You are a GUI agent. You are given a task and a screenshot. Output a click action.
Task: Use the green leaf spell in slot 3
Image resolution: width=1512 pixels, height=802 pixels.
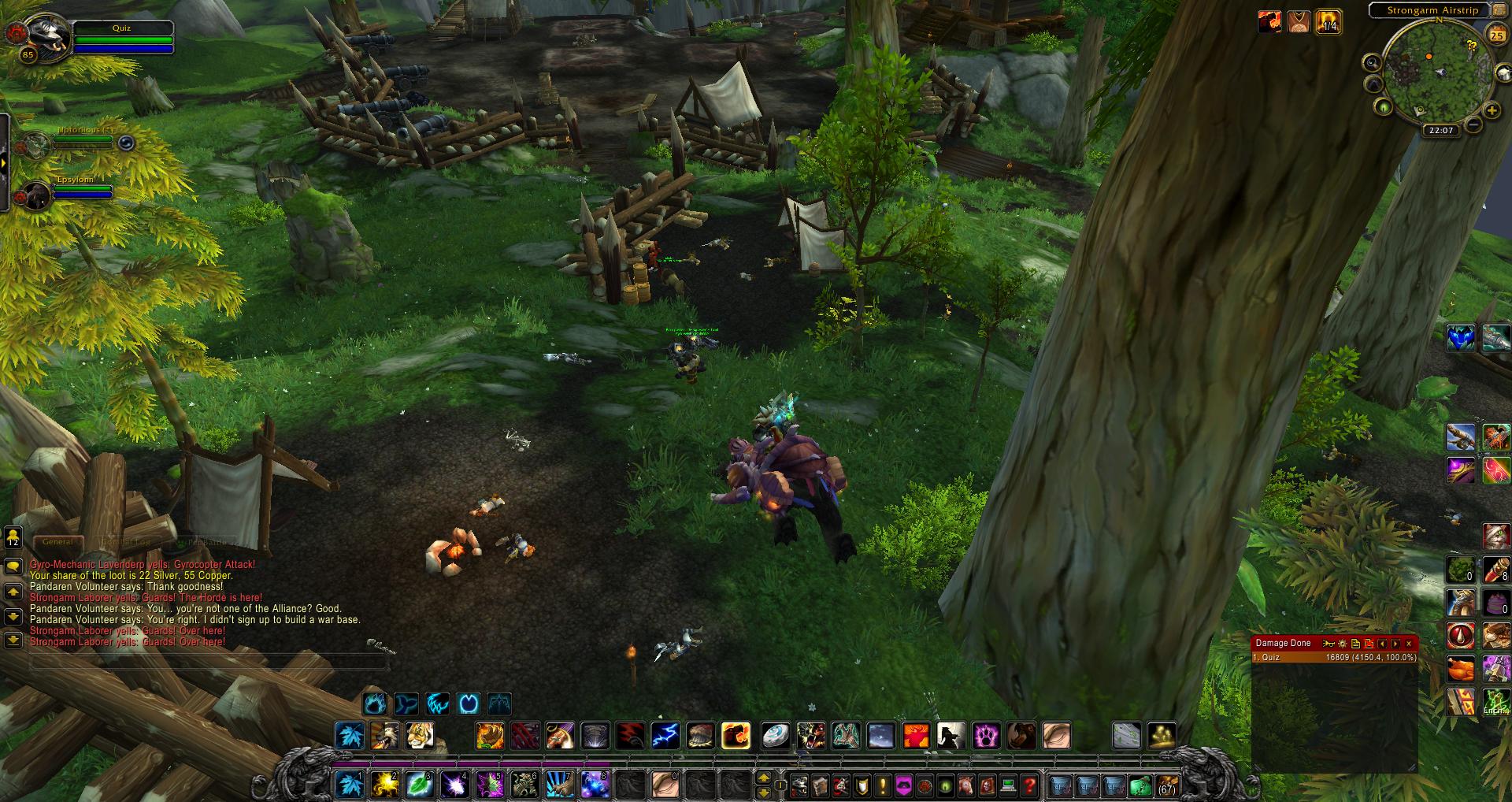[x=419, y=785]
